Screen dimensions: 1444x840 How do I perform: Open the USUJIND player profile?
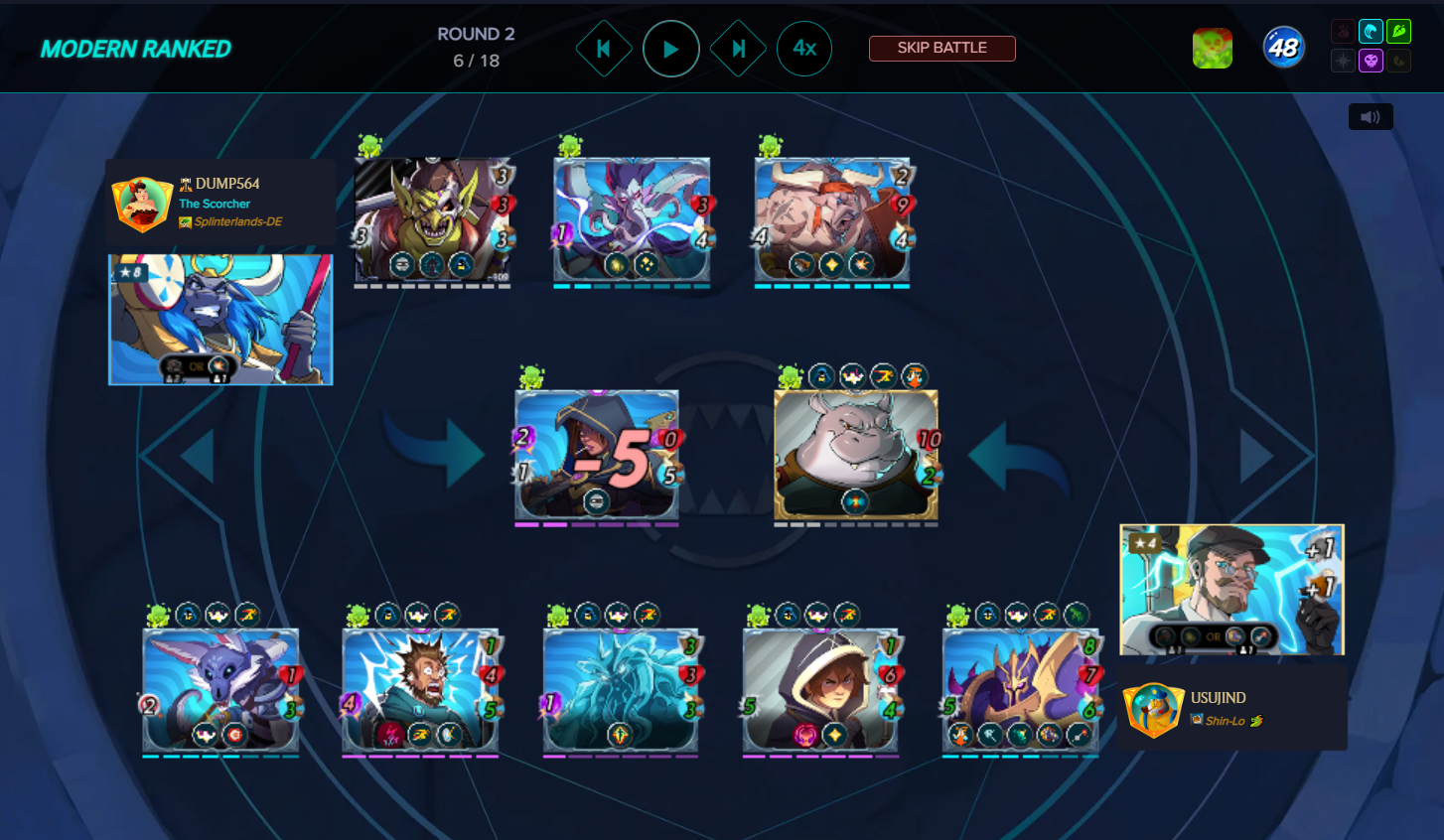click(1218, 698)
